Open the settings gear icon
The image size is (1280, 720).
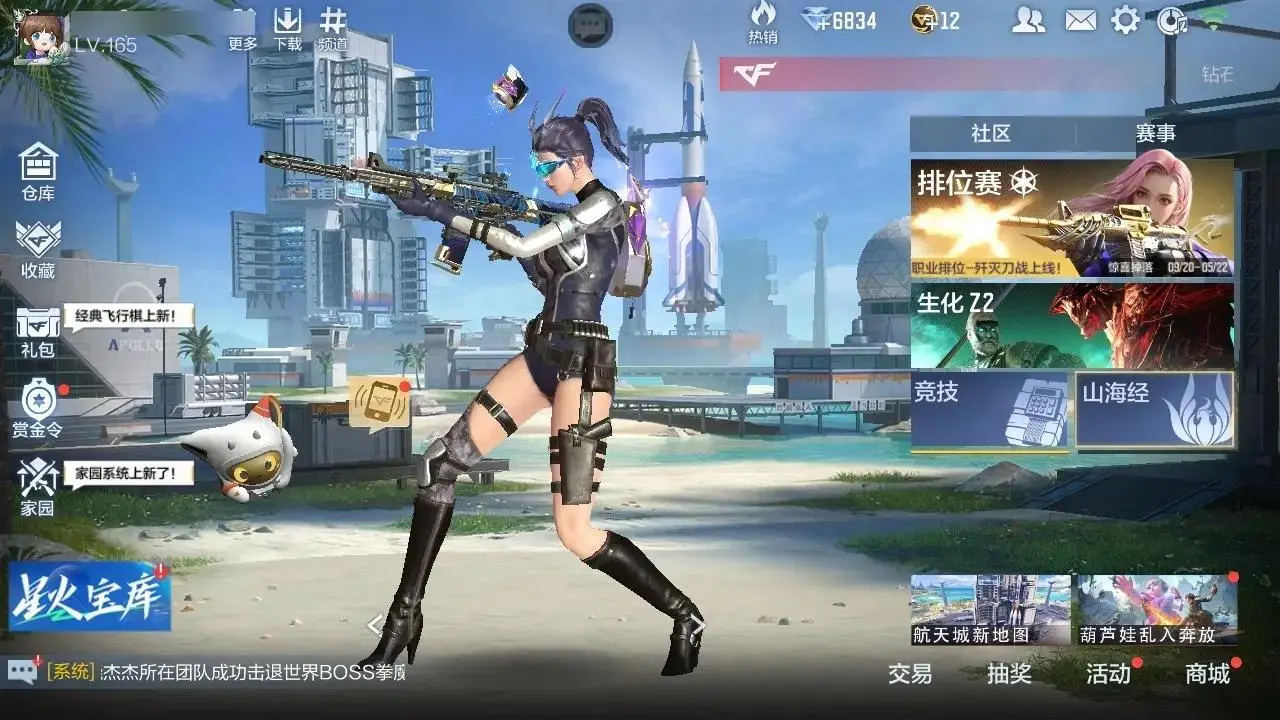point(1126,20)
